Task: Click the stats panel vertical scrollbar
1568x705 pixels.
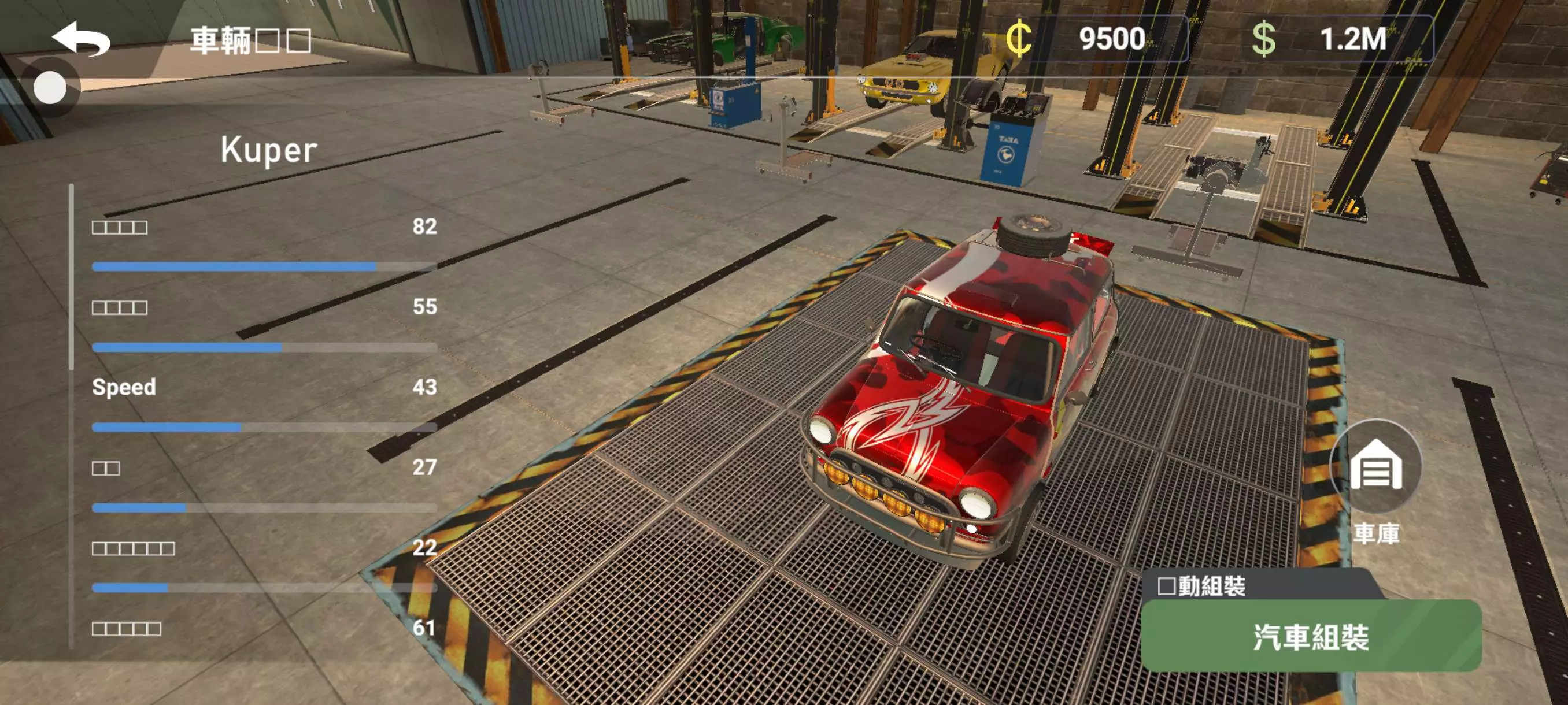Action: point(72,277)
